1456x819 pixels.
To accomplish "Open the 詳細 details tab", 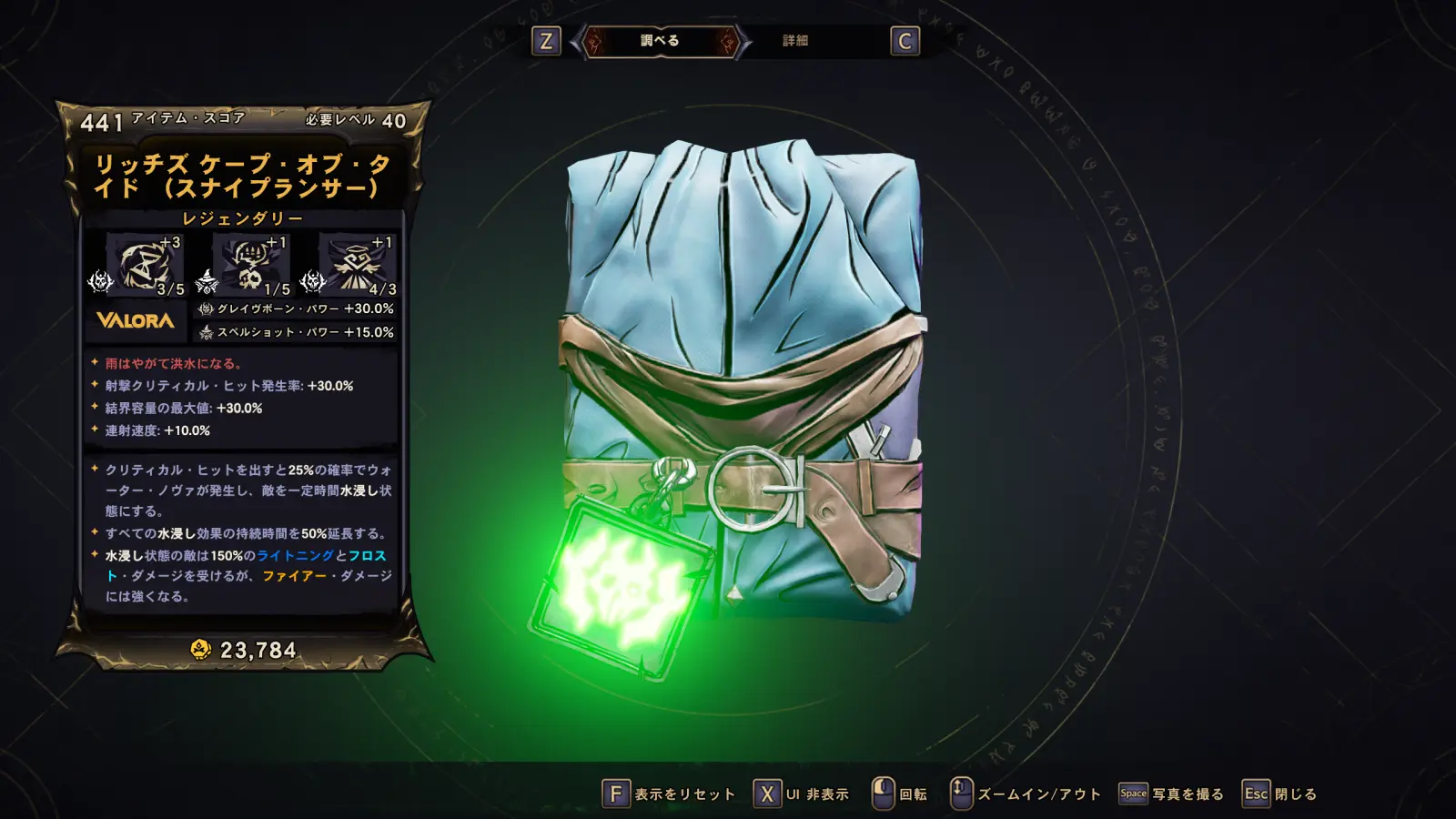I will [795, 41].
